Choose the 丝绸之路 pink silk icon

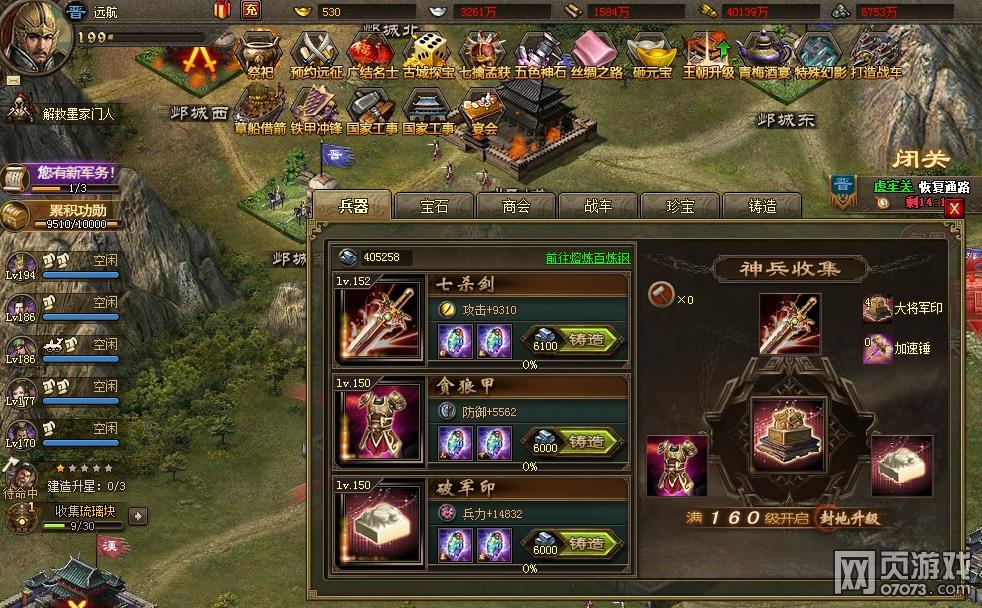point(595,54)
